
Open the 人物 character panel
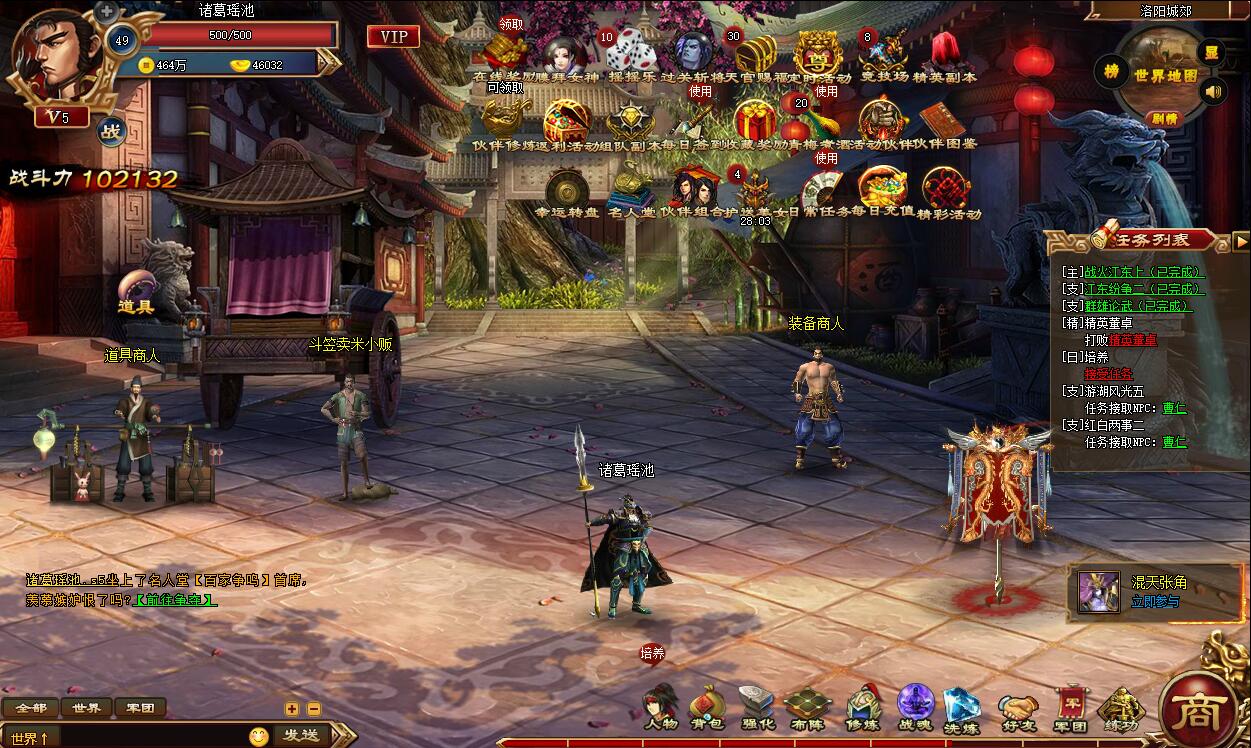(x=661, y=706)
